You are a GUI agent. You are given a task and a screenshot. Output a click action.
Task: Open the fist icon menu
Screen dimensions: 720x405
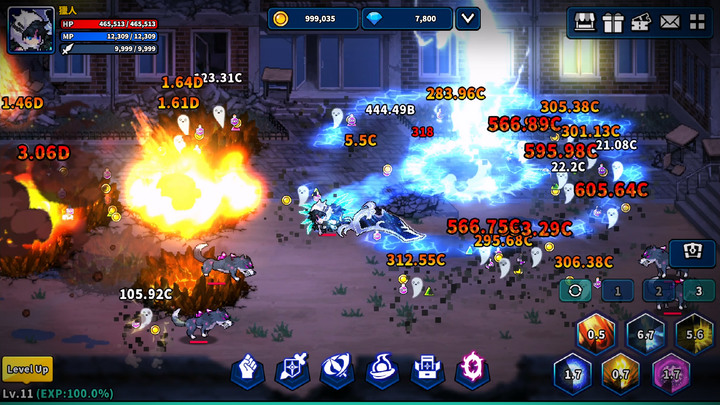click(x=248, y=370)
